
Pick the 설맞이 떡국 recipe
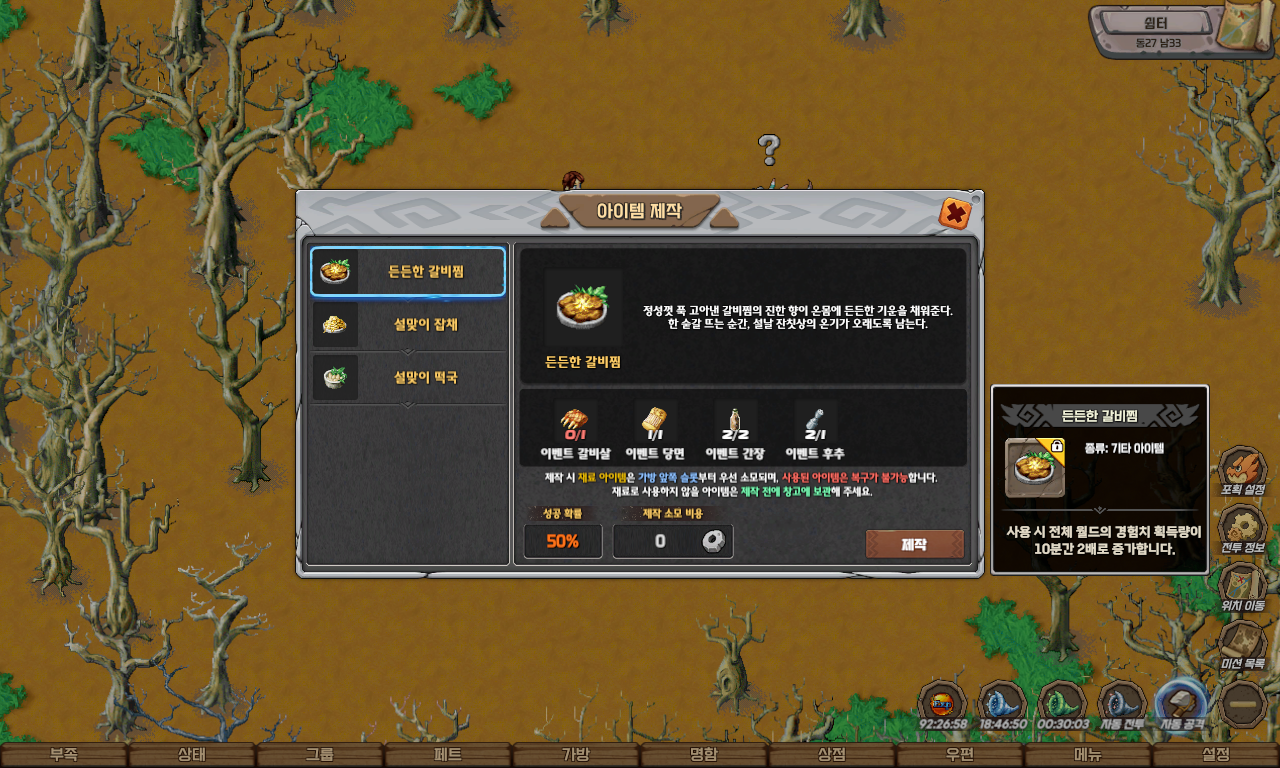407,378
